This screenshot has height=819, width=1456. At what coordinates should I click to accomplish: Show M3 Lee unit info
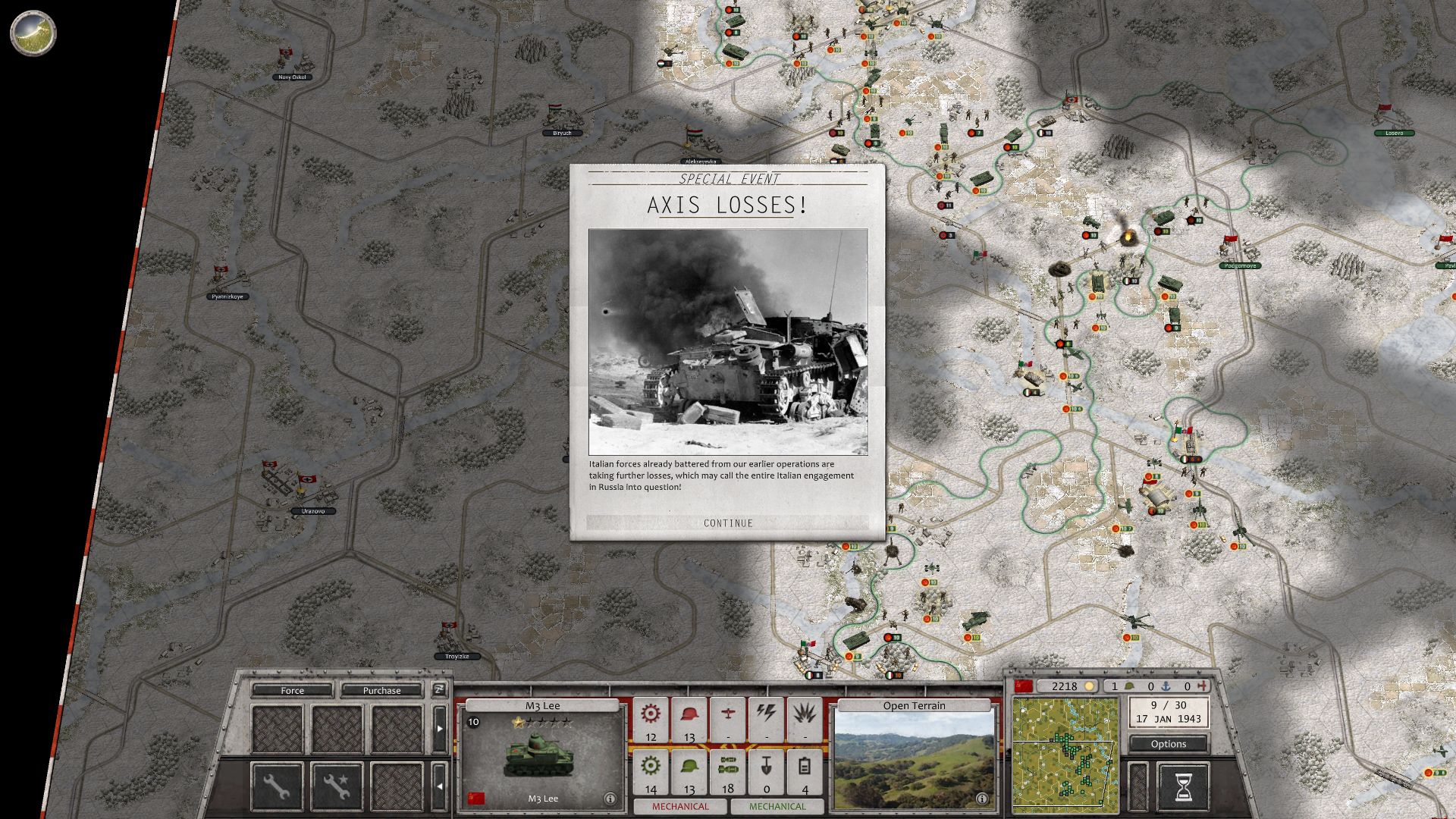tap(610, 799)
